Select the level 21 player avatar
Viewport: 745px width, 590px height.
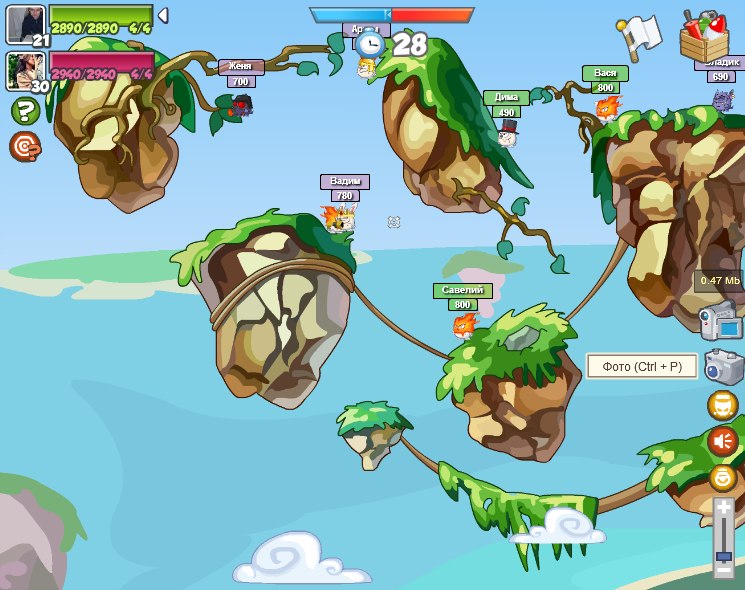[25, 24]
